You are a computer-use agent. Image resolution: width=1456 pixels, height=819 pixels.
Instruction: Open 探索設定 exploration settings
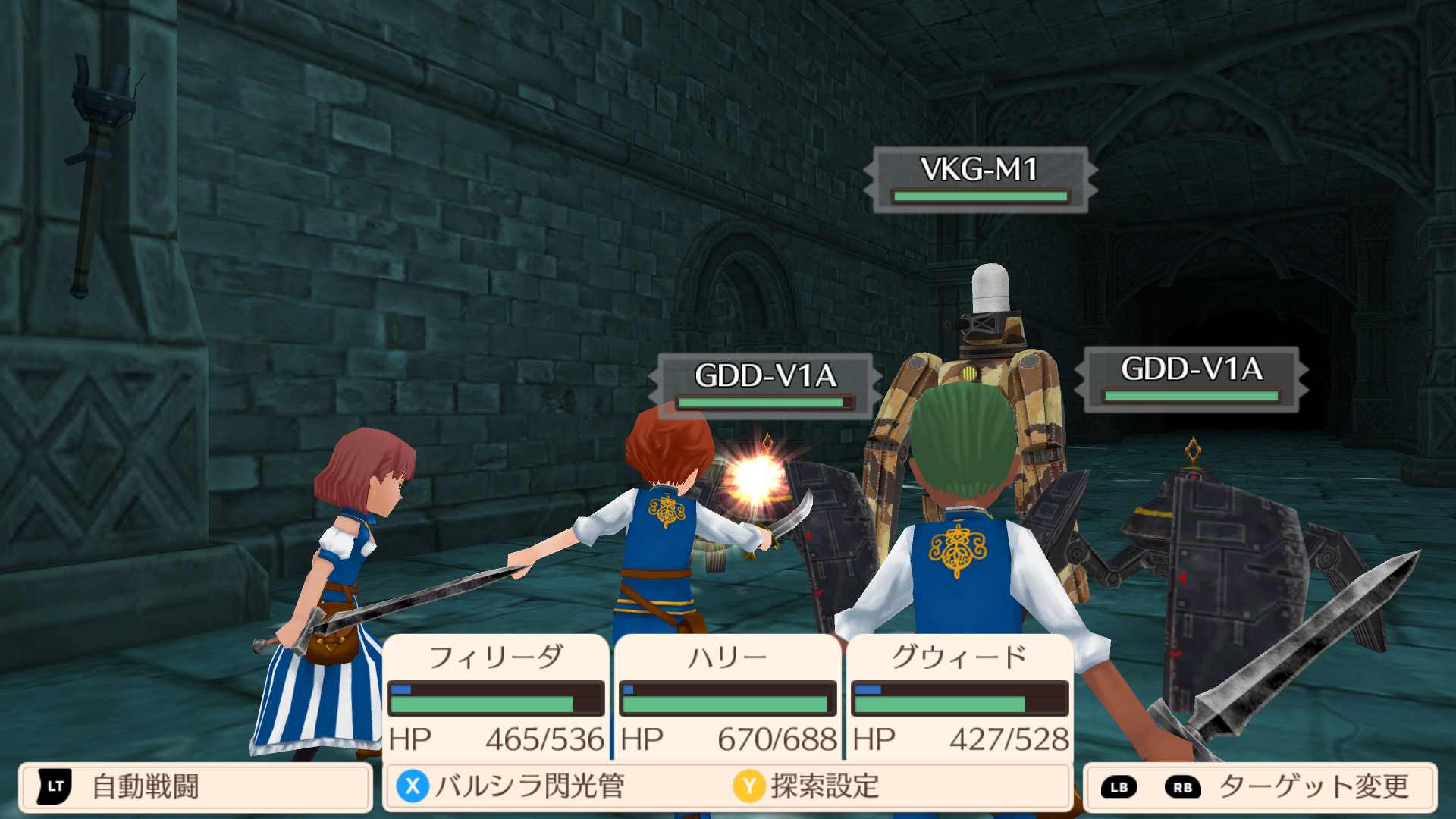point(806,787)
